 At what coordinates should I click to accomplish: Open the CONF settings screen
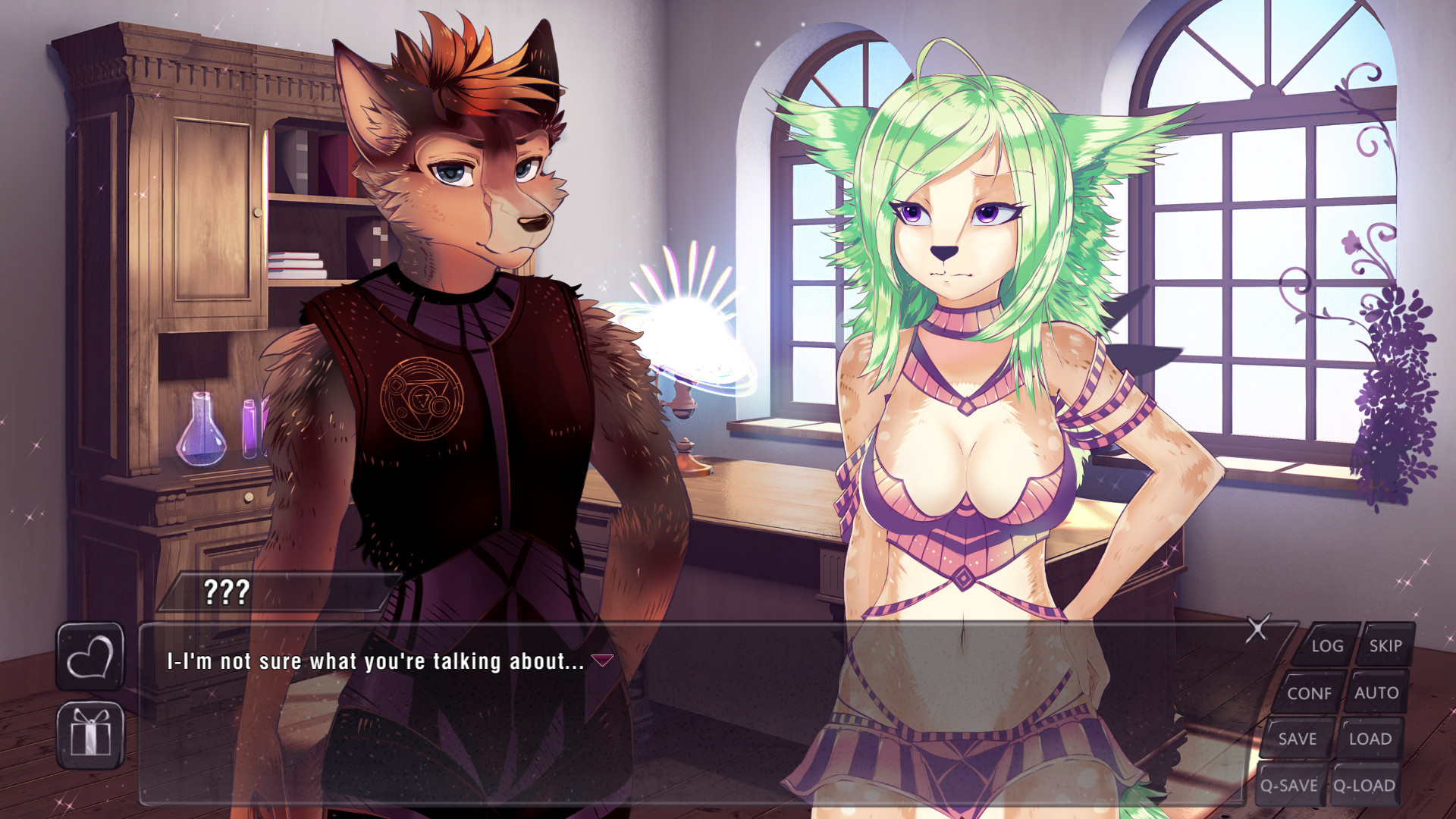(x=1311, y=693)
